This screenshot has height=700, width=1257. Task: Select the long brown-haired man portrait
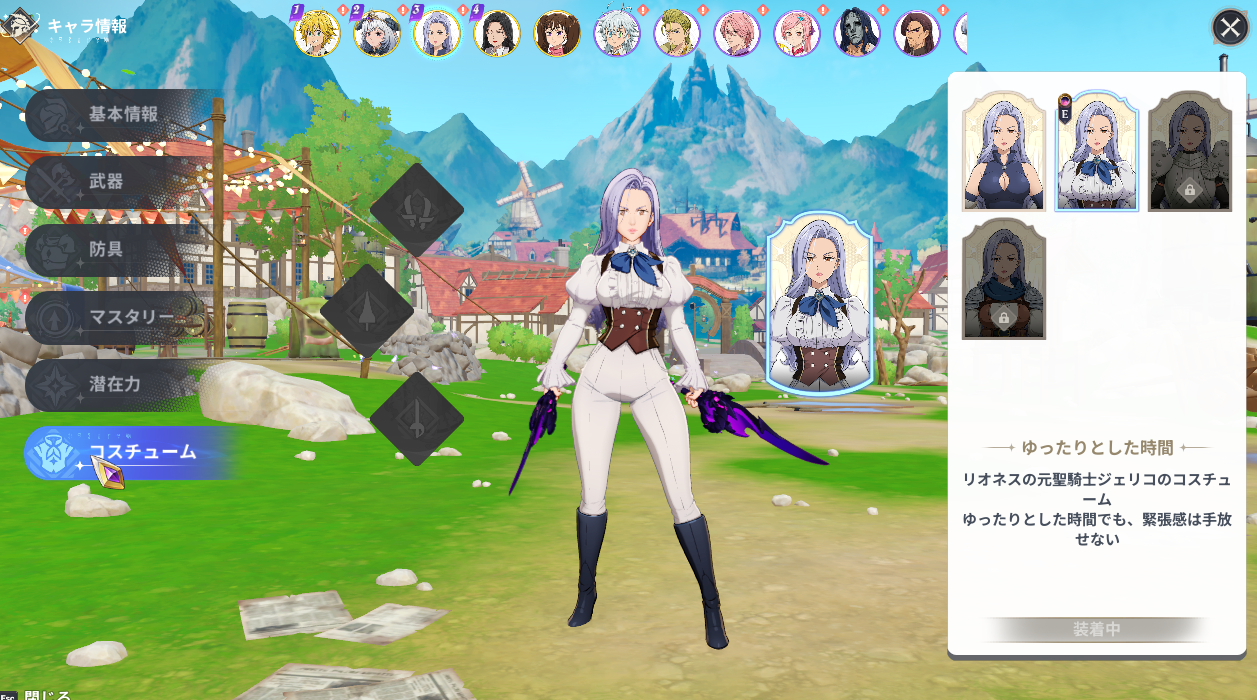pyautogui.click(x=917, y=34)
